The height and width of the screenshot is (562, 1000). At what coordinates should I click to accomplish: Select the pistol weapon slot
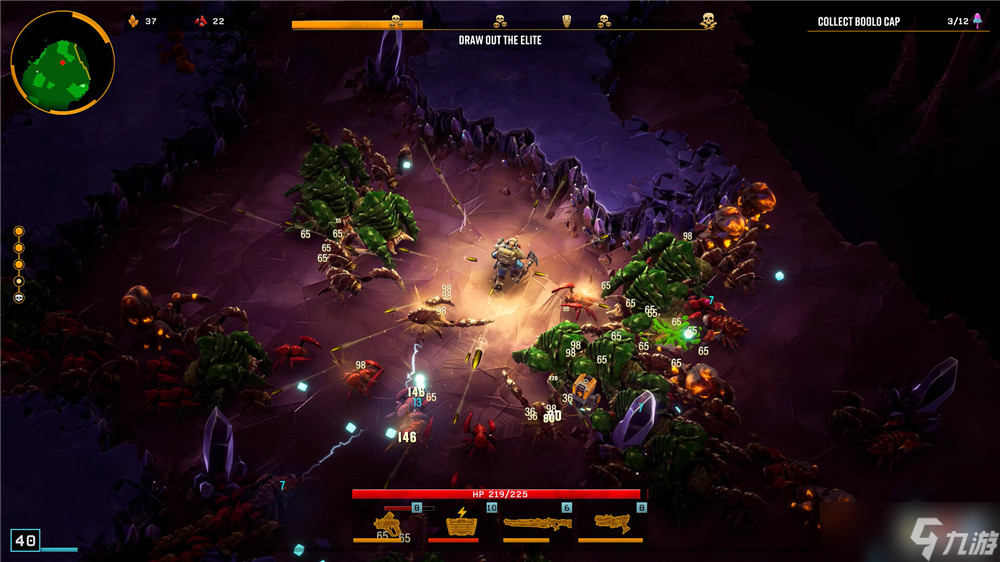[x=388, y=523]
